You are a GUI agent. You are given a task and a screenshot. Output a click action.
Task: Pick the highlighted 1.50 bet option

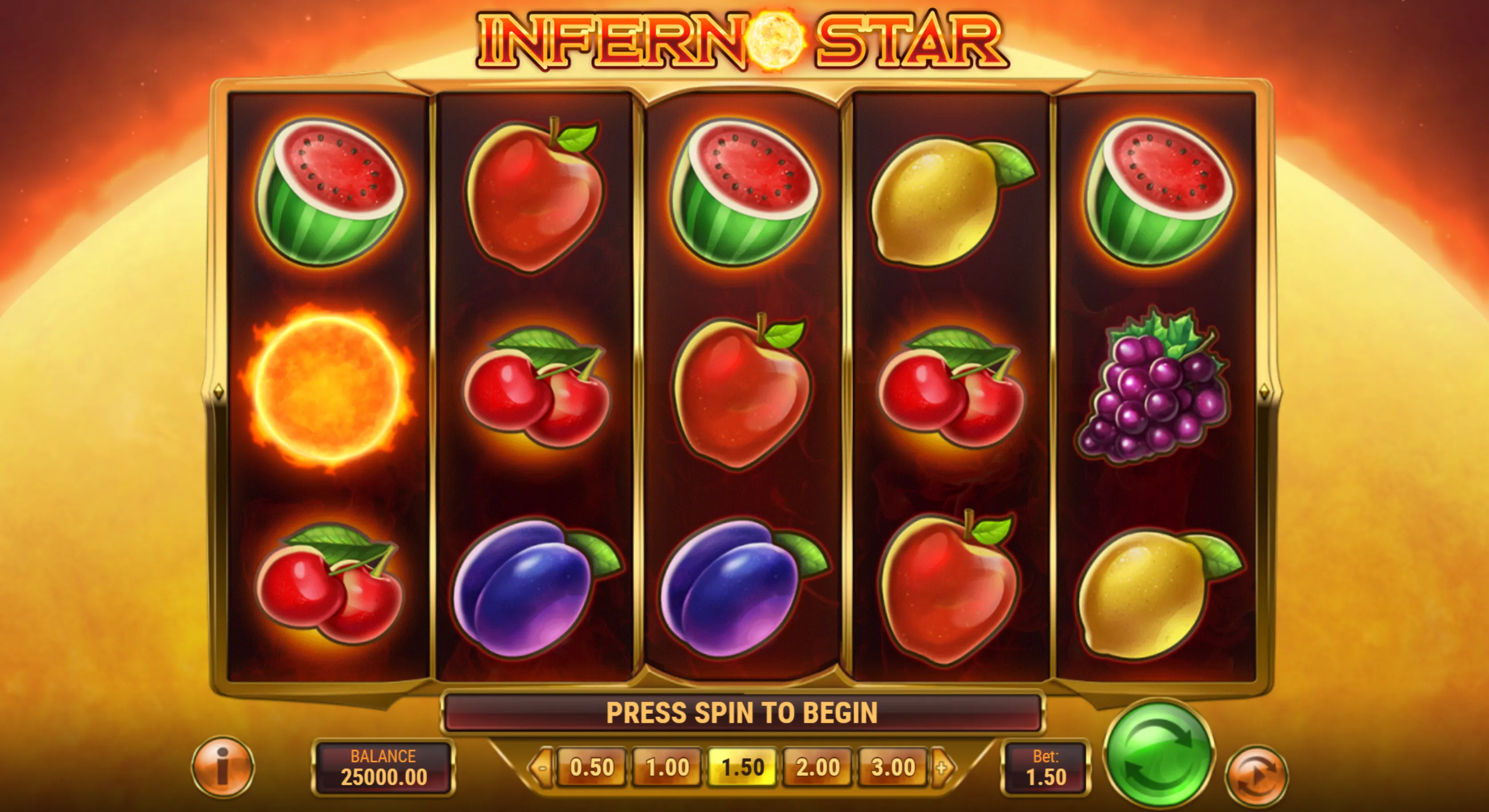coord(743,768)
